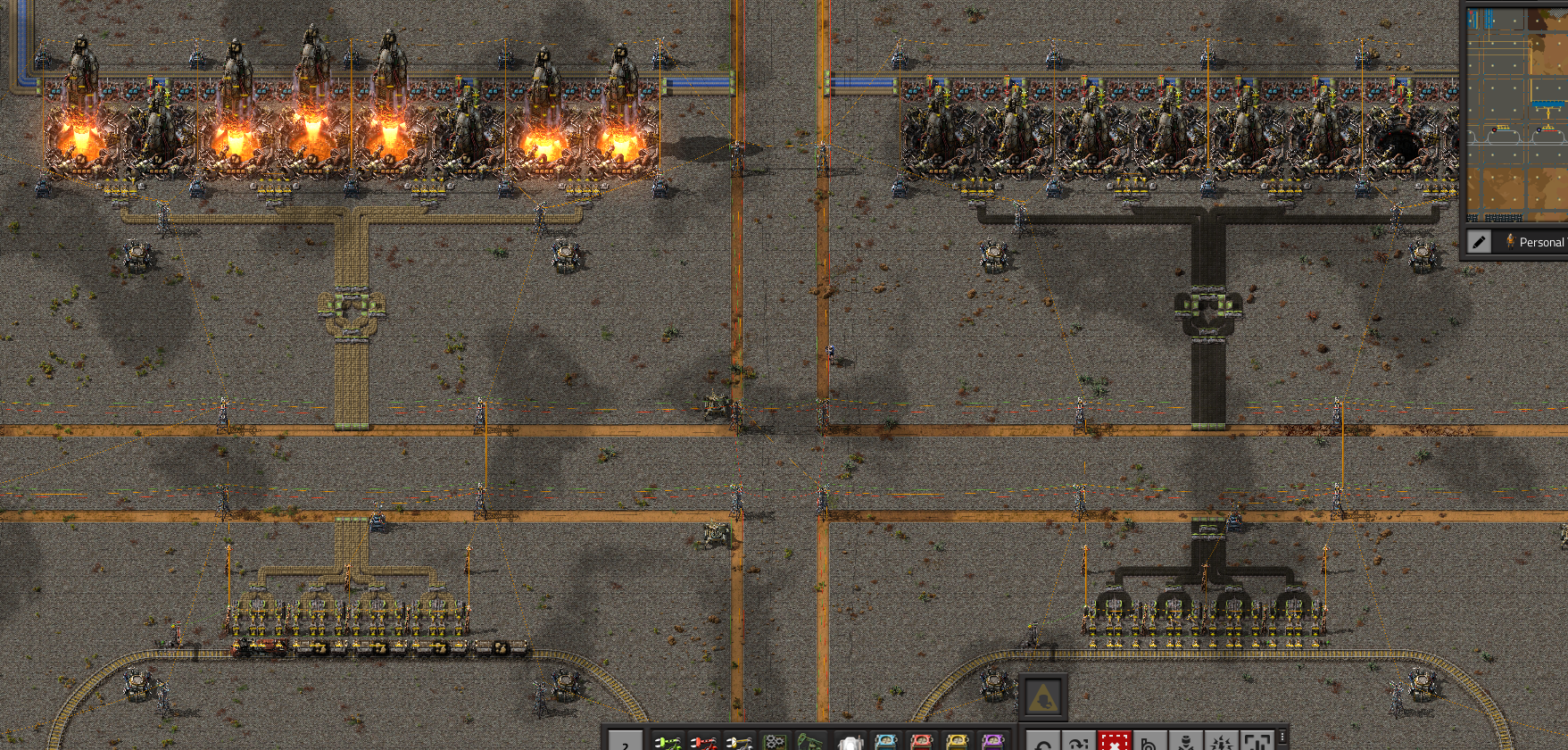1568x750 pixels.
Task: Open the yellow triangle alert icon
Action: tap(1042, 697)
